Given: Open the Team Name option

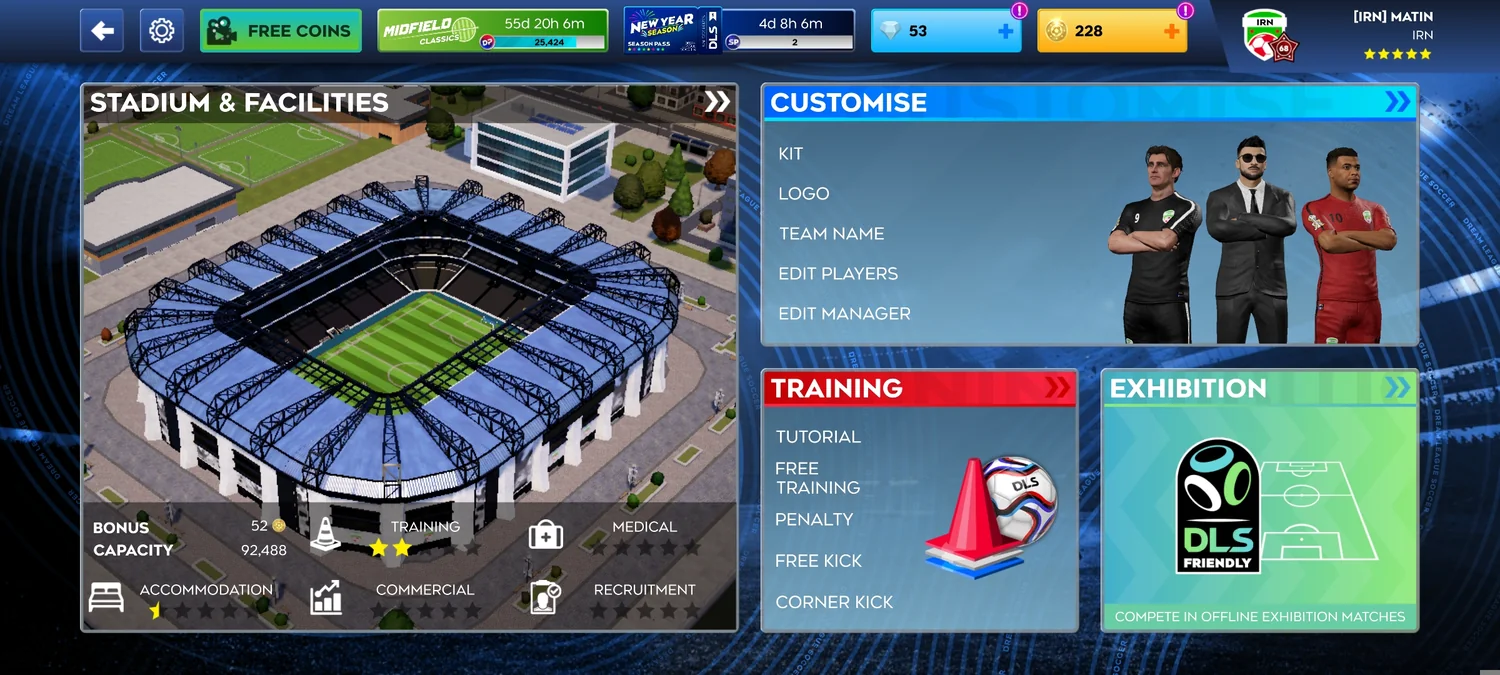Looking at the screenshot, I should tap(831, 234).
